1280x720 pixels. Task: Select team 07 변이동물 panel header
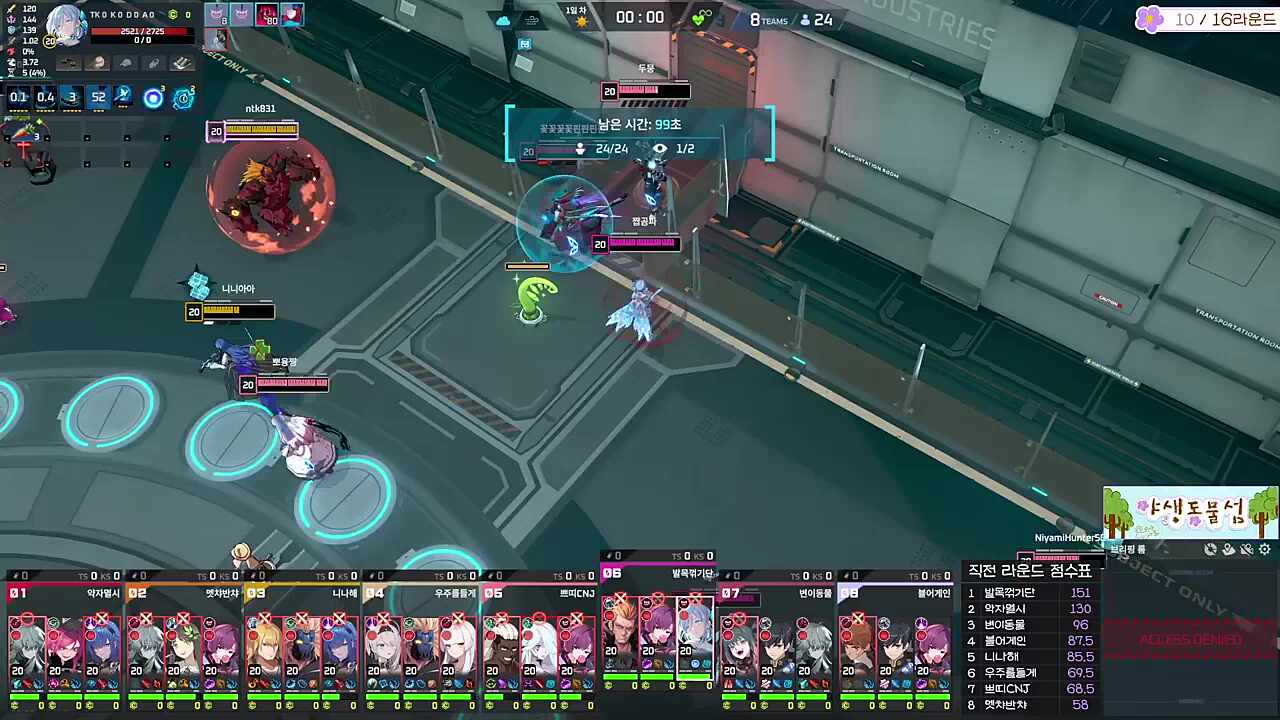click(778, 593)
